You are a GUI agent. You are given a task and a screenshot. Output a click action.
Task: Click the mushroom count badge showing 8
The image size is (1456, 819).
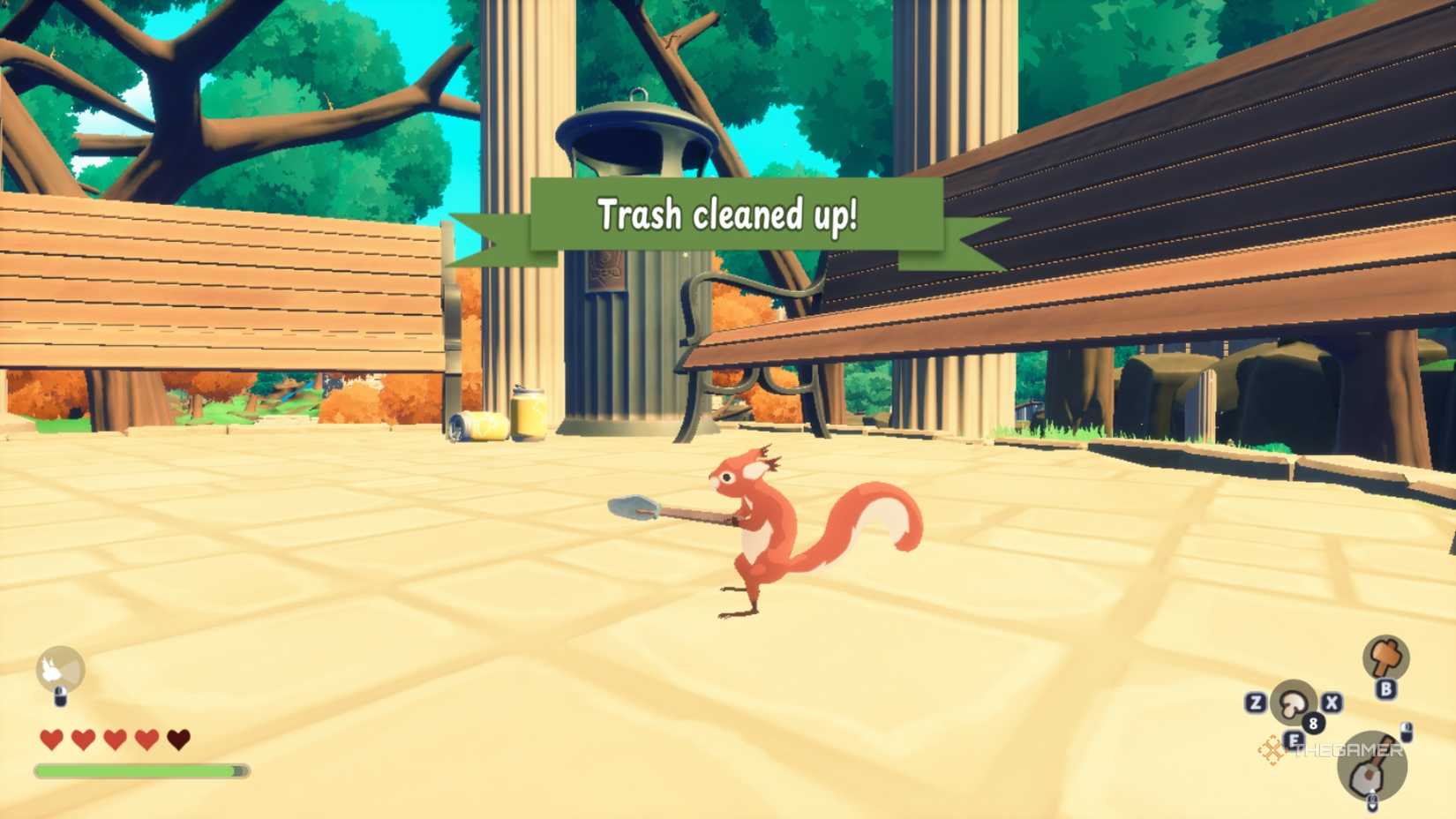1313,723
